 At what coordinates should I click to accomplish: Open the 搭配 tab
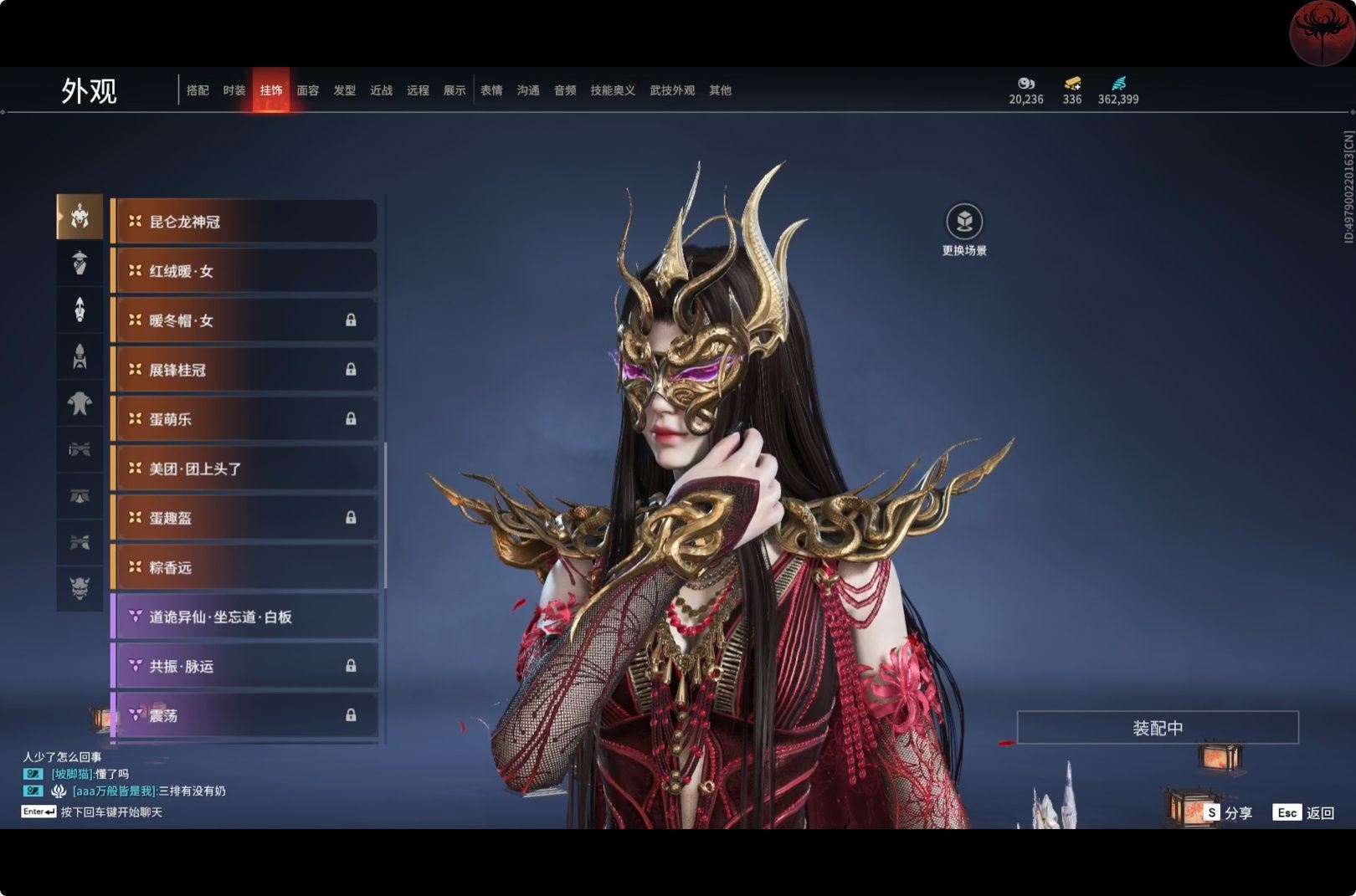(x=198, y=90)
